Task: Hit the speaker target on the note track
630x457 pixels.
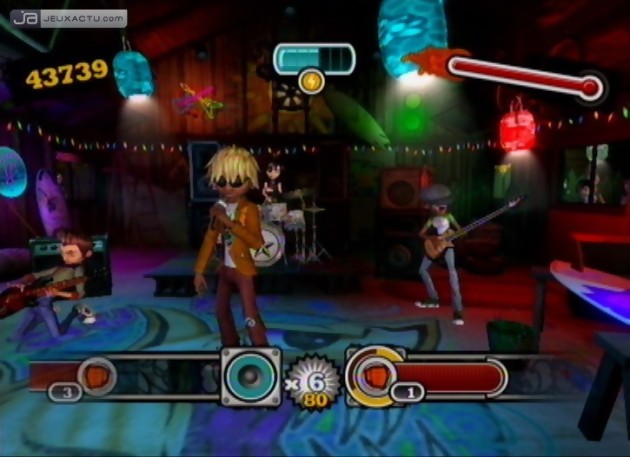Action: pyautogui.click(x=251, y=376)
